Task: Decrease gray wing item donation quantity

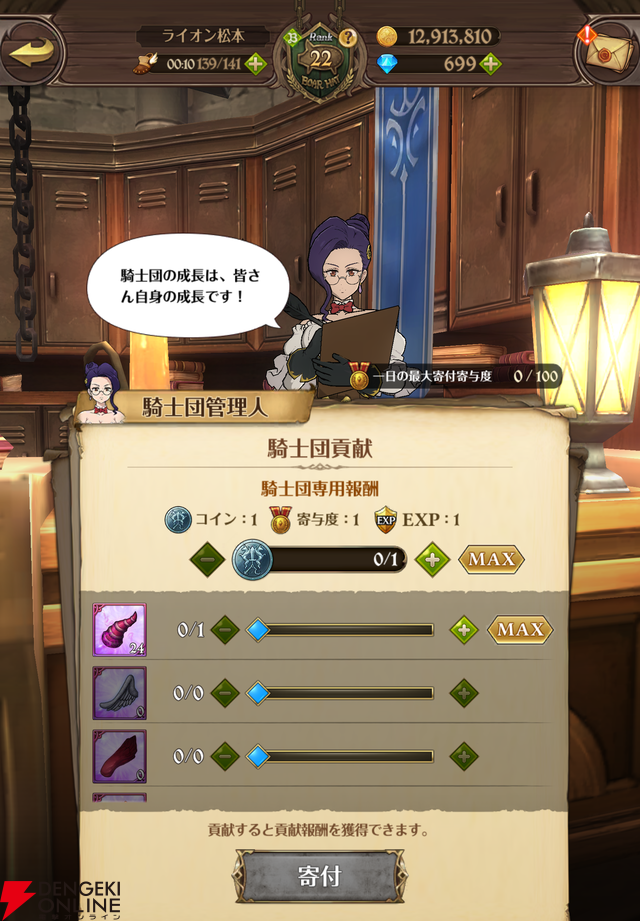Action: pyautogui.click(x=225, y=693)
